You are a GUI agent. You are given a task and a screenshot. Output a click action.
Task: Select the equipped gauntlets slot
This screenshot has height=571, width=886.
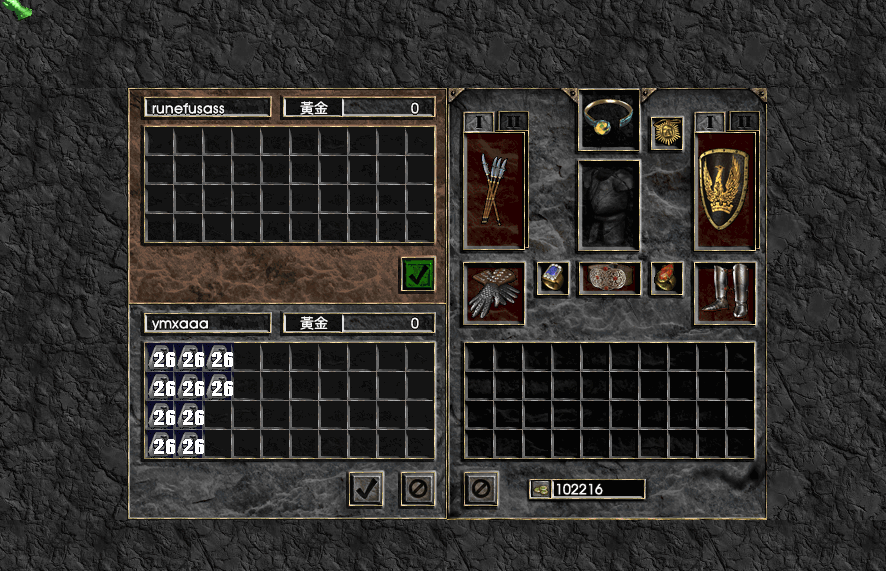pyautogui.click(x=494, y=292)
